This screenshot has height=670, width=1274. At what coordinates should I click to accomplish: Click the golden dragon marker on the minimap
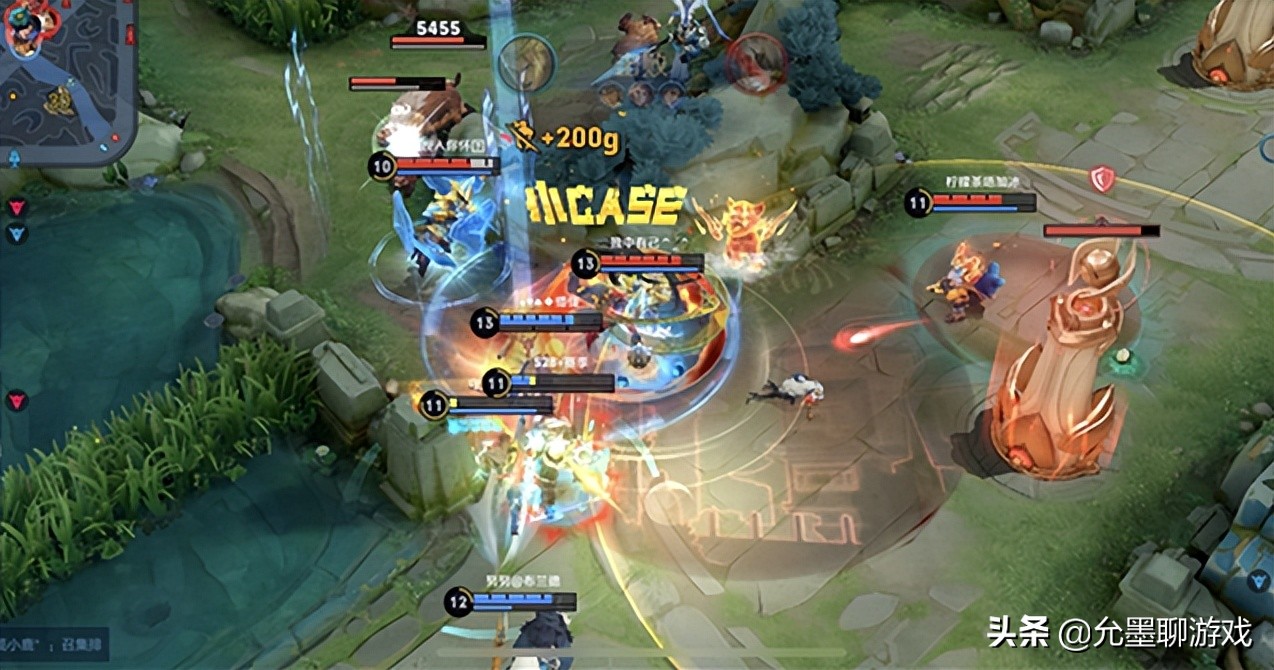coord(60,100)
